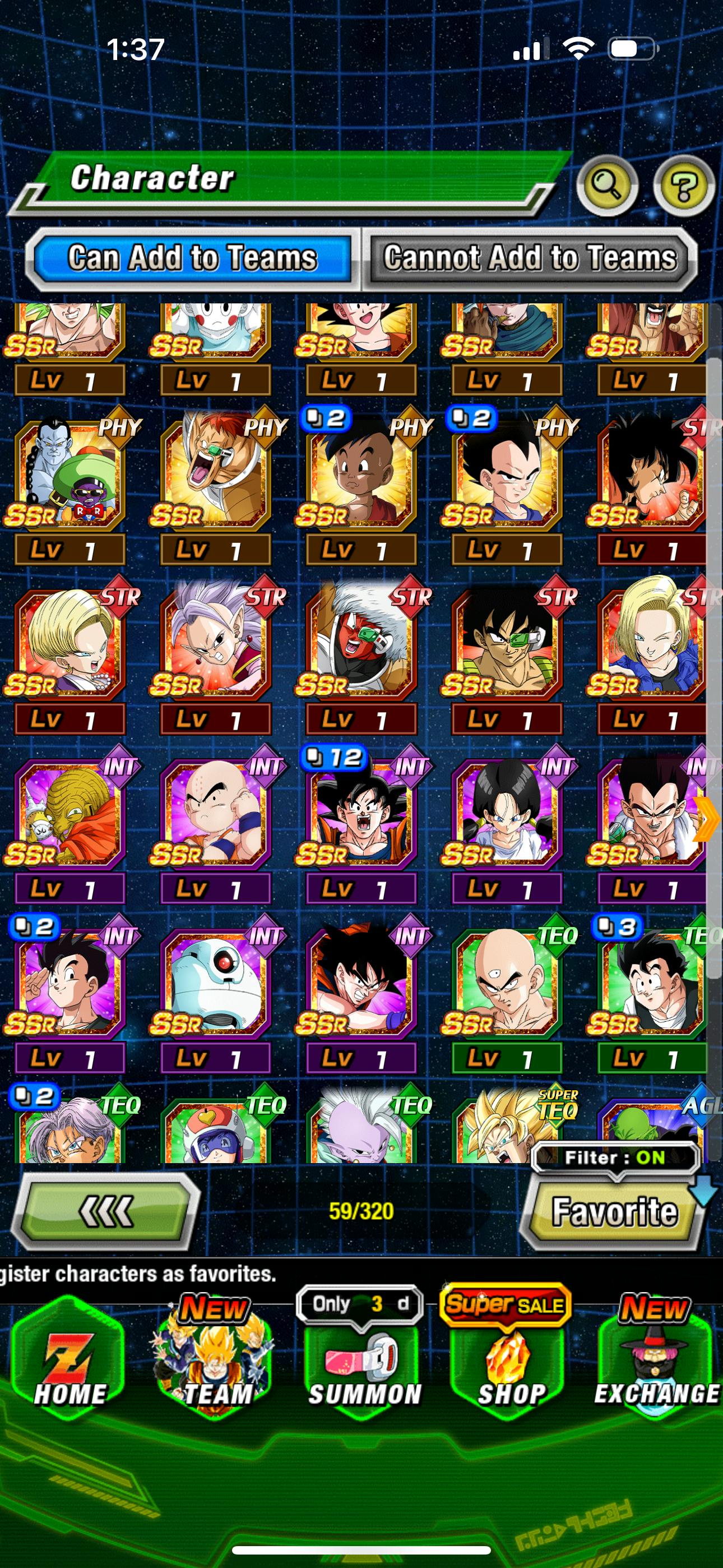
Task: Open the SUMMON menu
Action: pyautogui.click(x=363, y=1362)
